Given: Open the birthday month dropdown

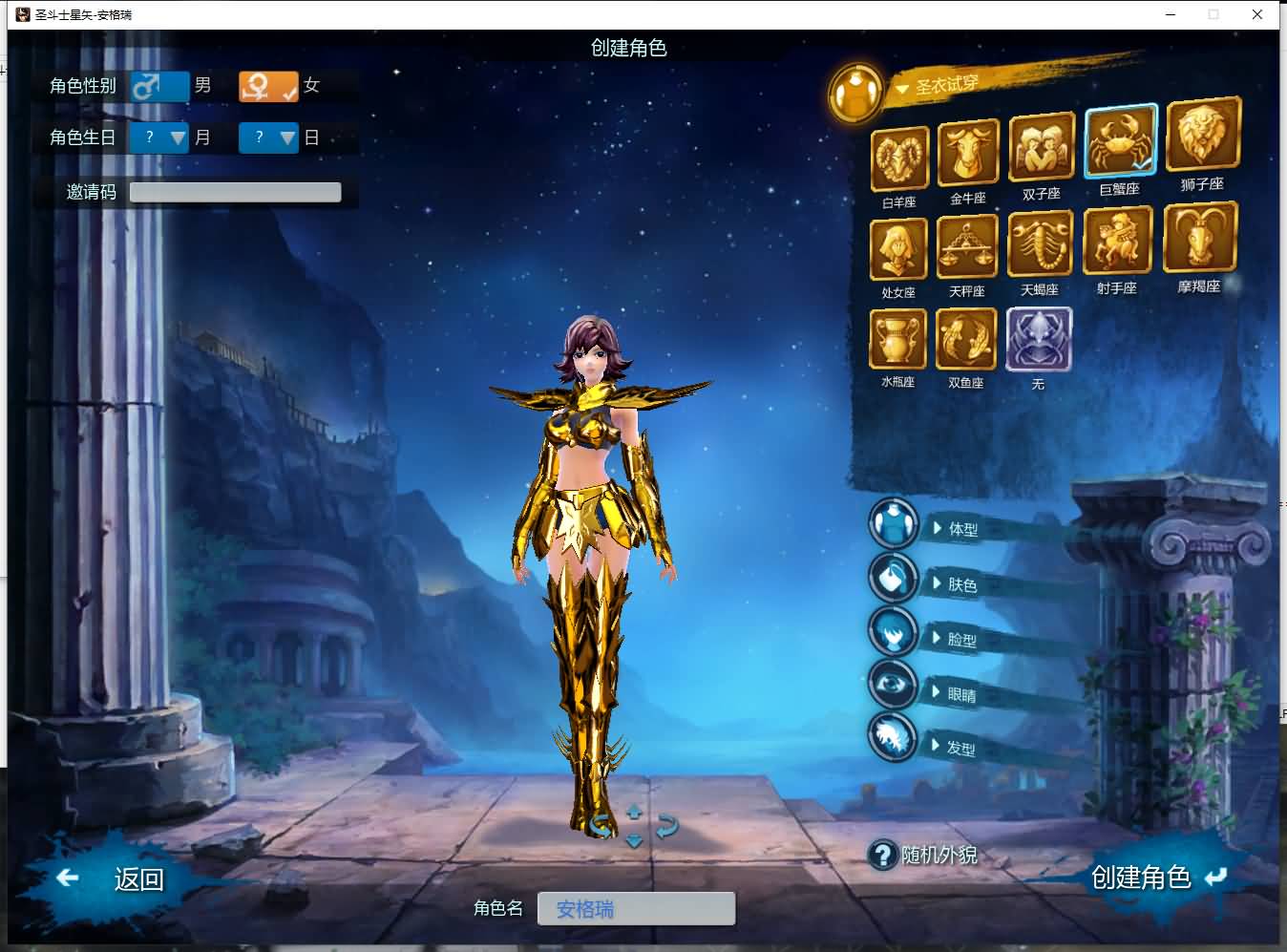Looking at the screenshot, I should point(159,138).
